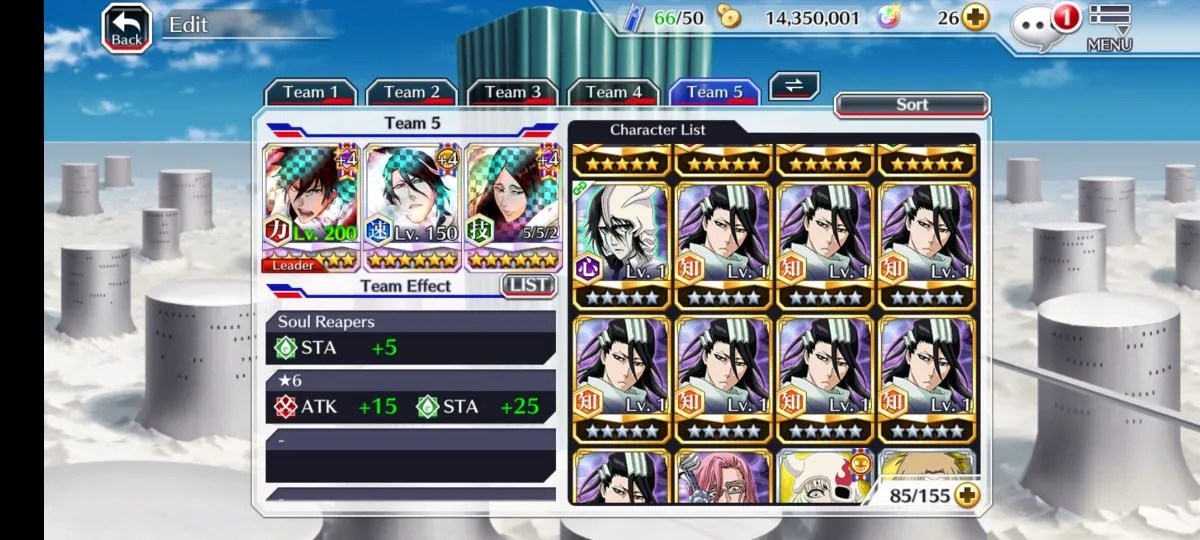Viewport: 1200px width, 540px height.
Task: Open the team effect LIST
Action: coord(527,285)
